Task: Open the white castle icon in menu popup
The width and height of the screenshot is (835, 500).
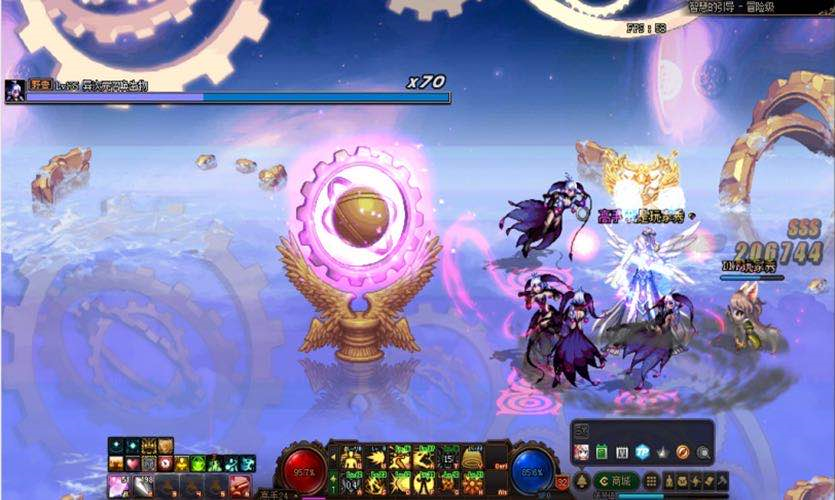Action: [x=622, y=452]
